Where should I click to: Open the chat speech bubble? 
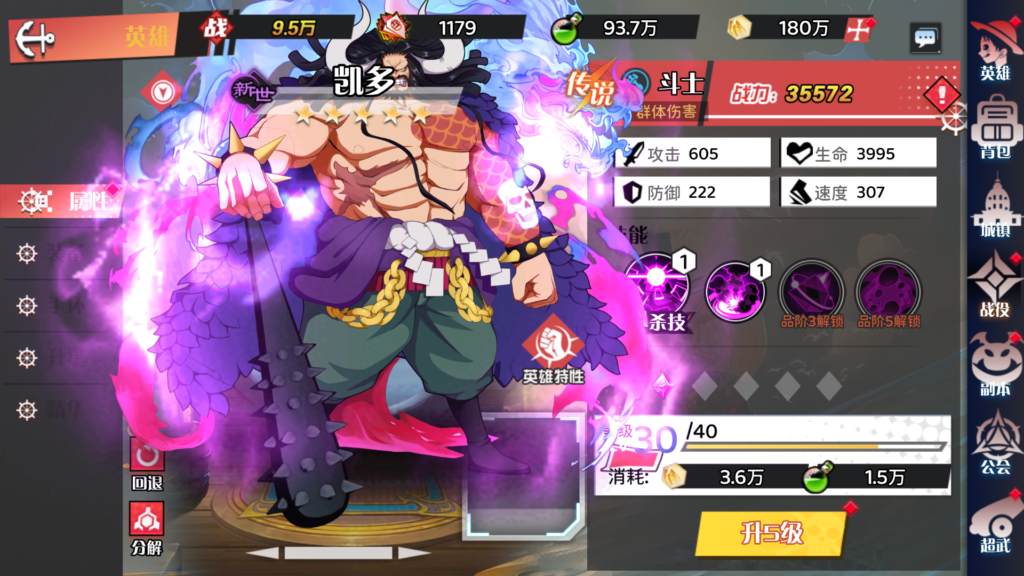pos(925,38)
